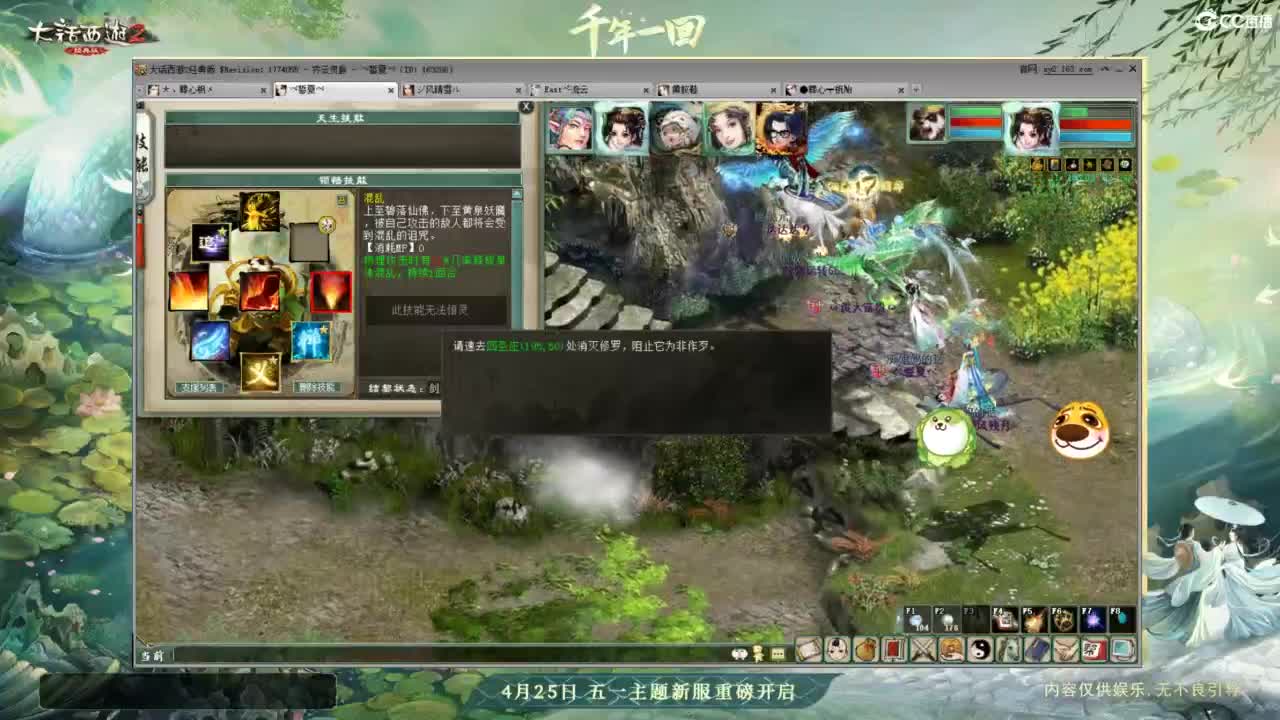
Task: Click the baby face icon in the bottom toolbar
Action: pos(836,648)
